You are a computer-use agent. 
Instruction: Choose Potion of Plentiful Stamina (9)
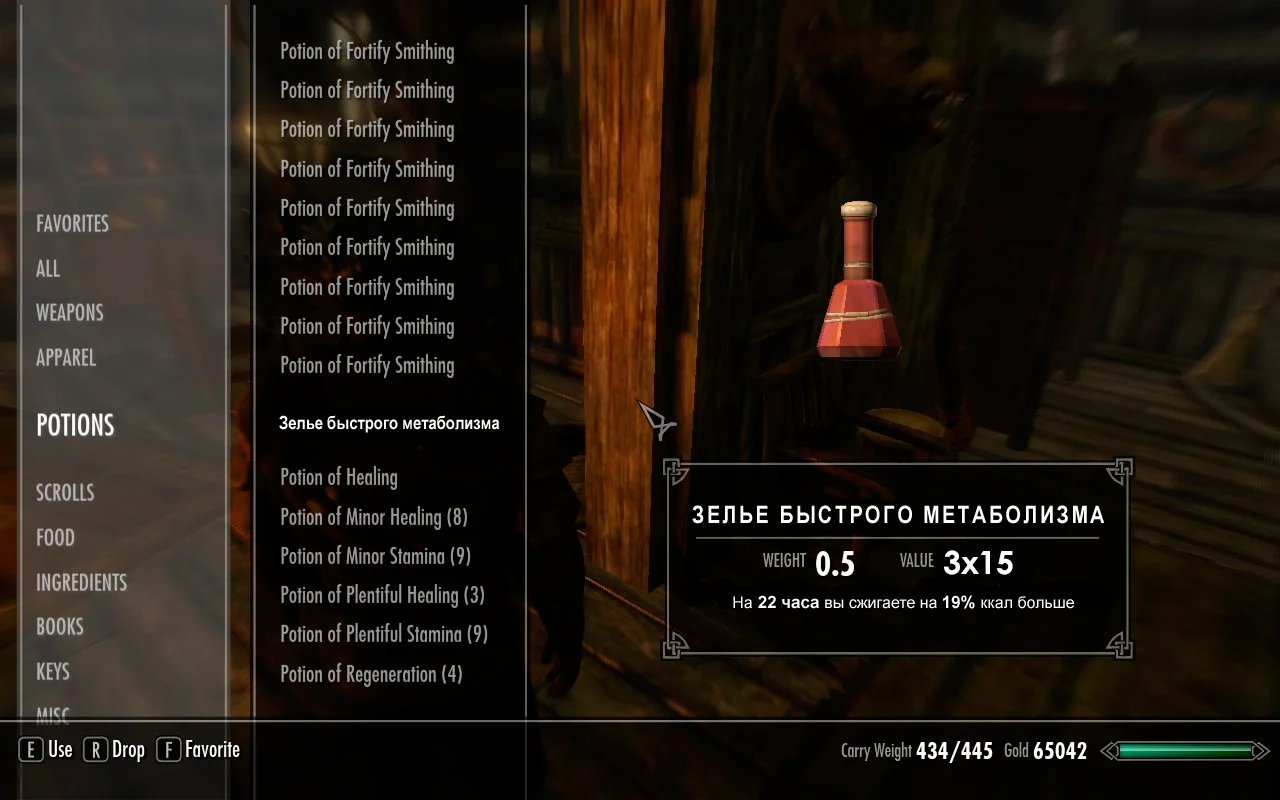click(x=384, y=635)
